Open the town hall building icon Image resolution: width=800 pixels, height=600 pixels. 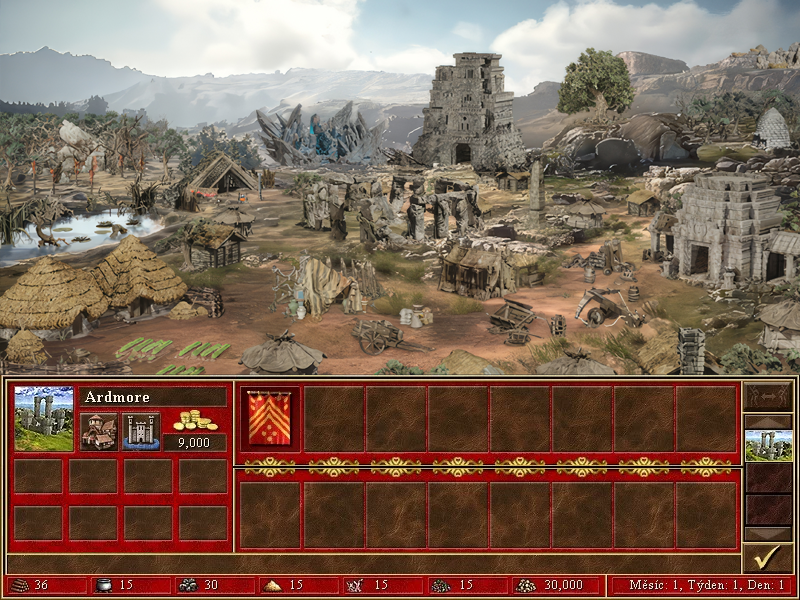point(98,431)
